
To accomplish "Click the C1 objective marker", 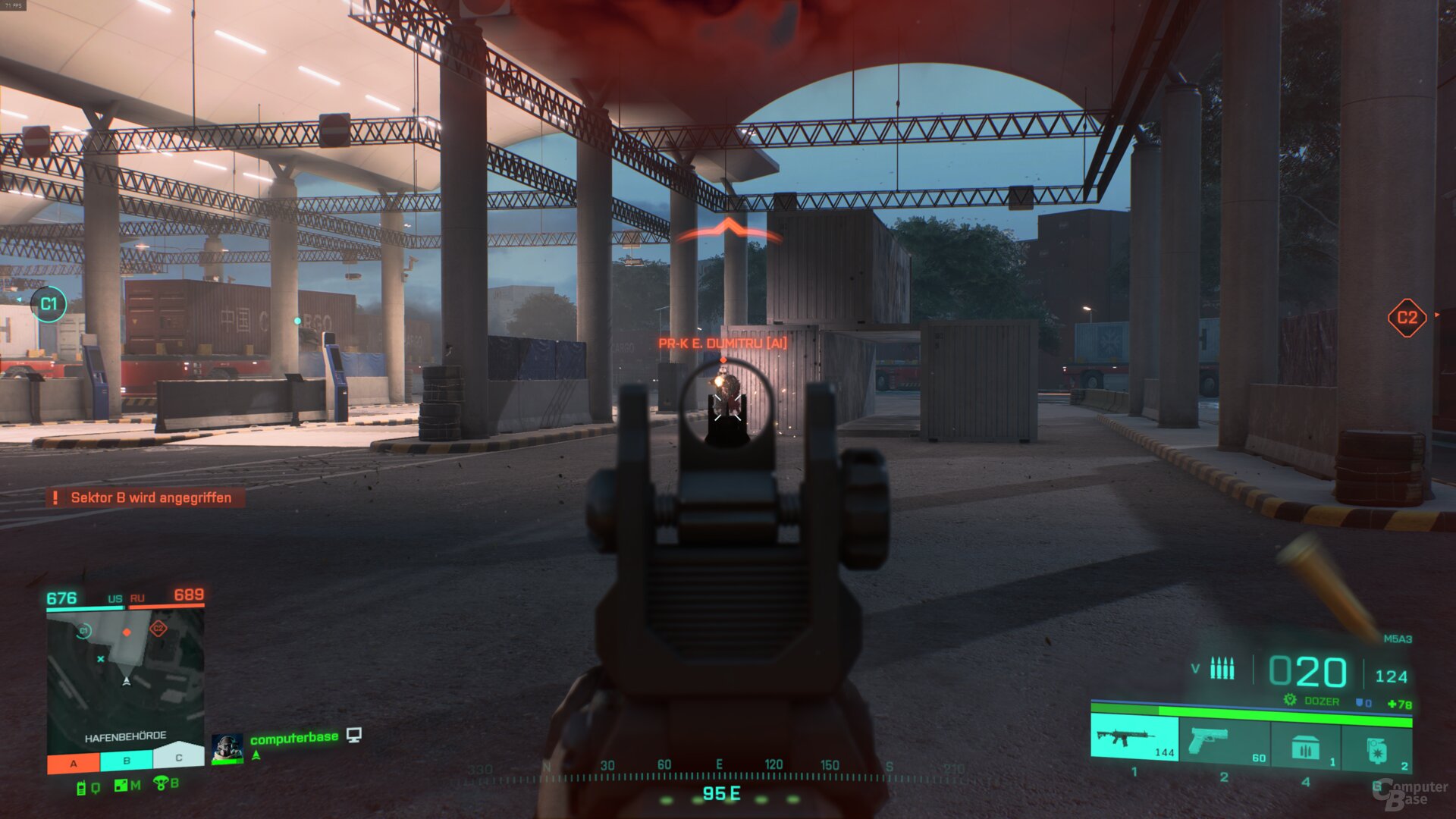I will pyautogui.click(x=50, y=303).
